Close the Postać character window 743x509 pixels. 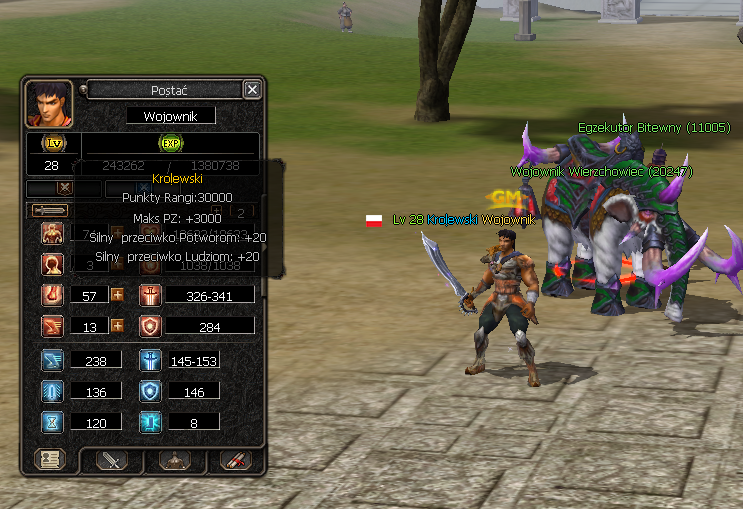click(x=252, y=90)
